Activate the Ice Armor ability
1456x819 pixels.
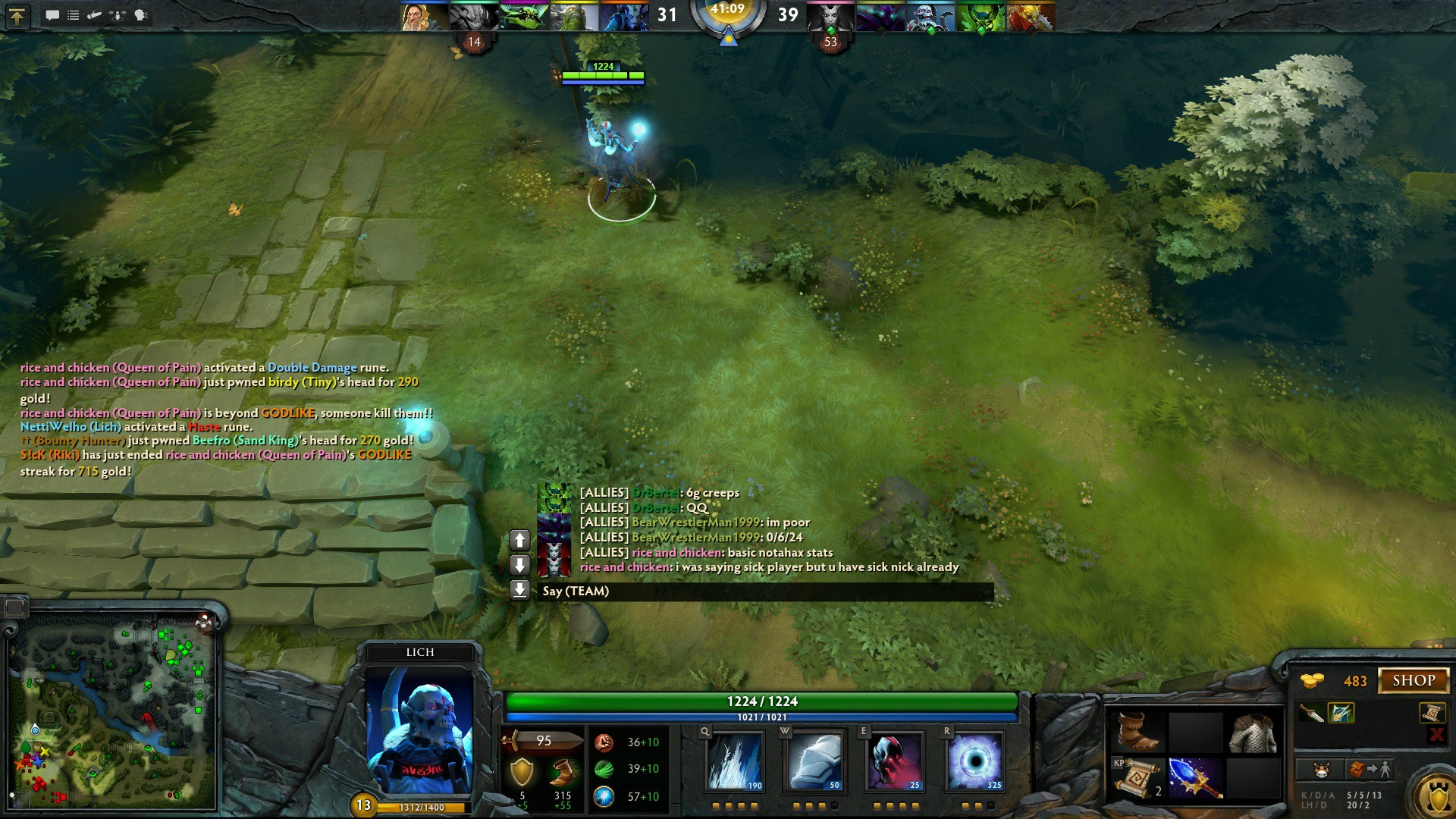(814, 761)
